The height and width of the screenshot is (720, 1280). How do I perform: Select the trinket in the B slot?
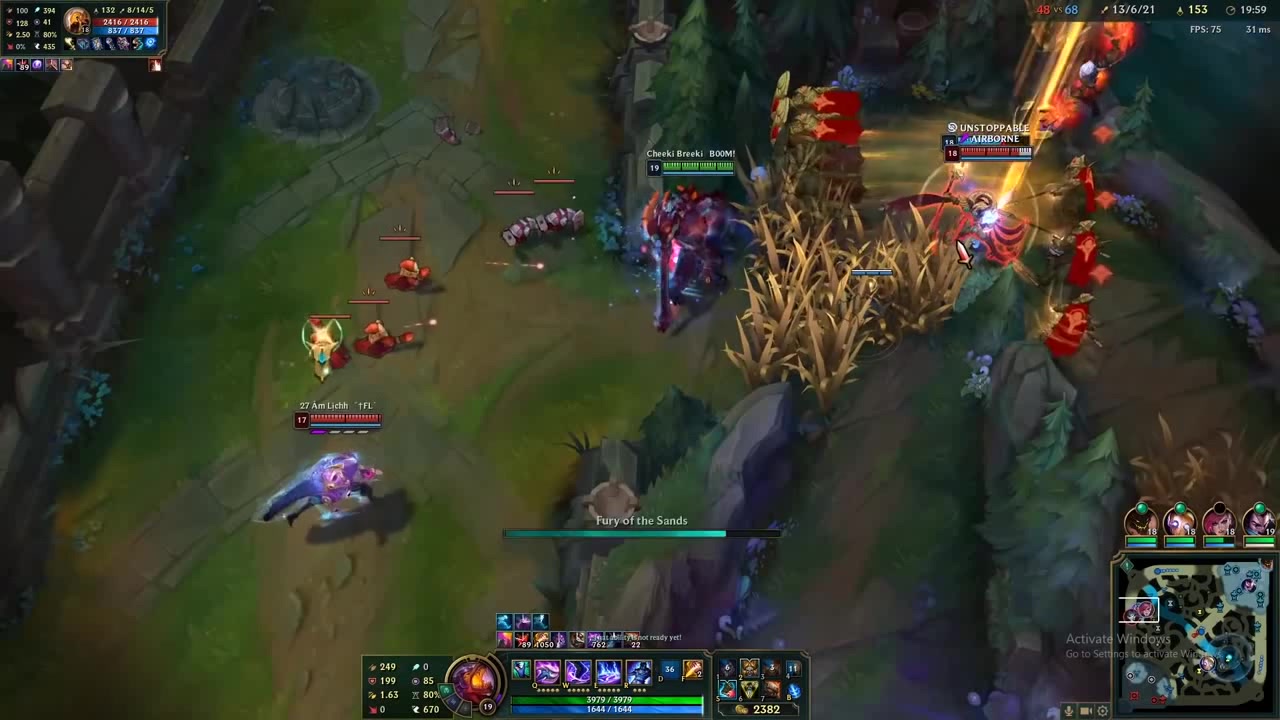tap(794, 692)
